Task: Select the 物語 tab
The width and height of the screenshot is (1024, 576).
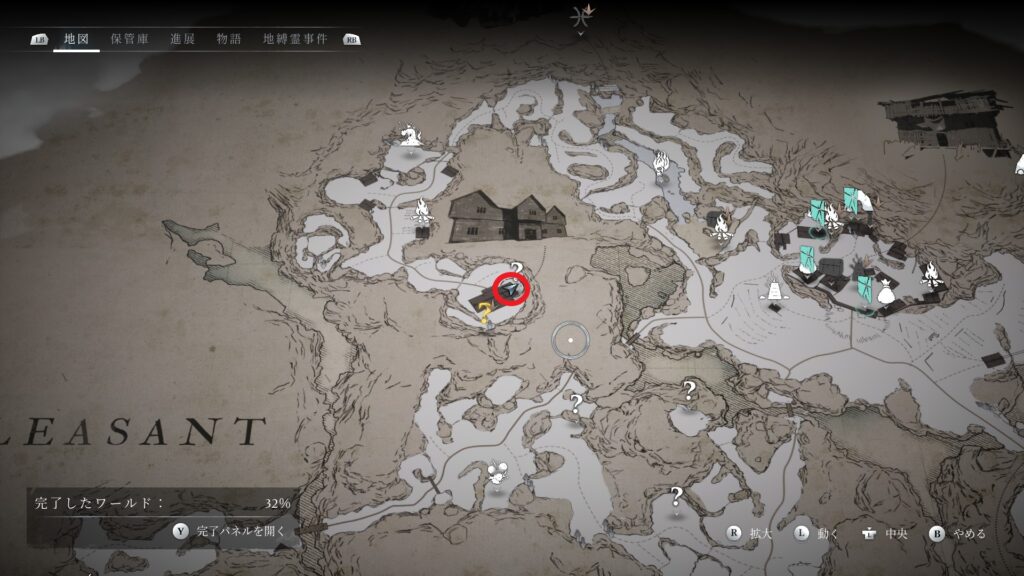Action: pyautogui.click(x=229, y=40)
